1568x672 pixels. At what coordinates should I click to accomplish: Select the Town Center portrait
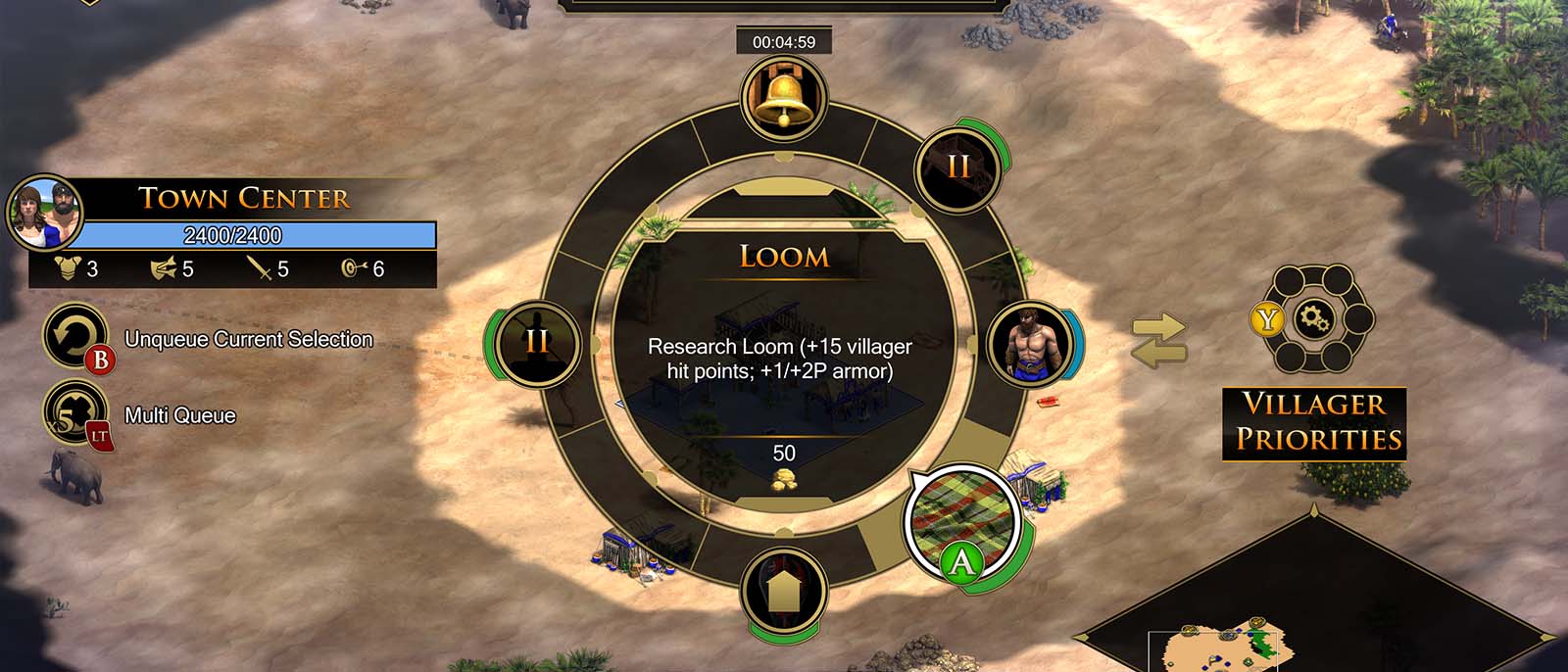(45, 213)
